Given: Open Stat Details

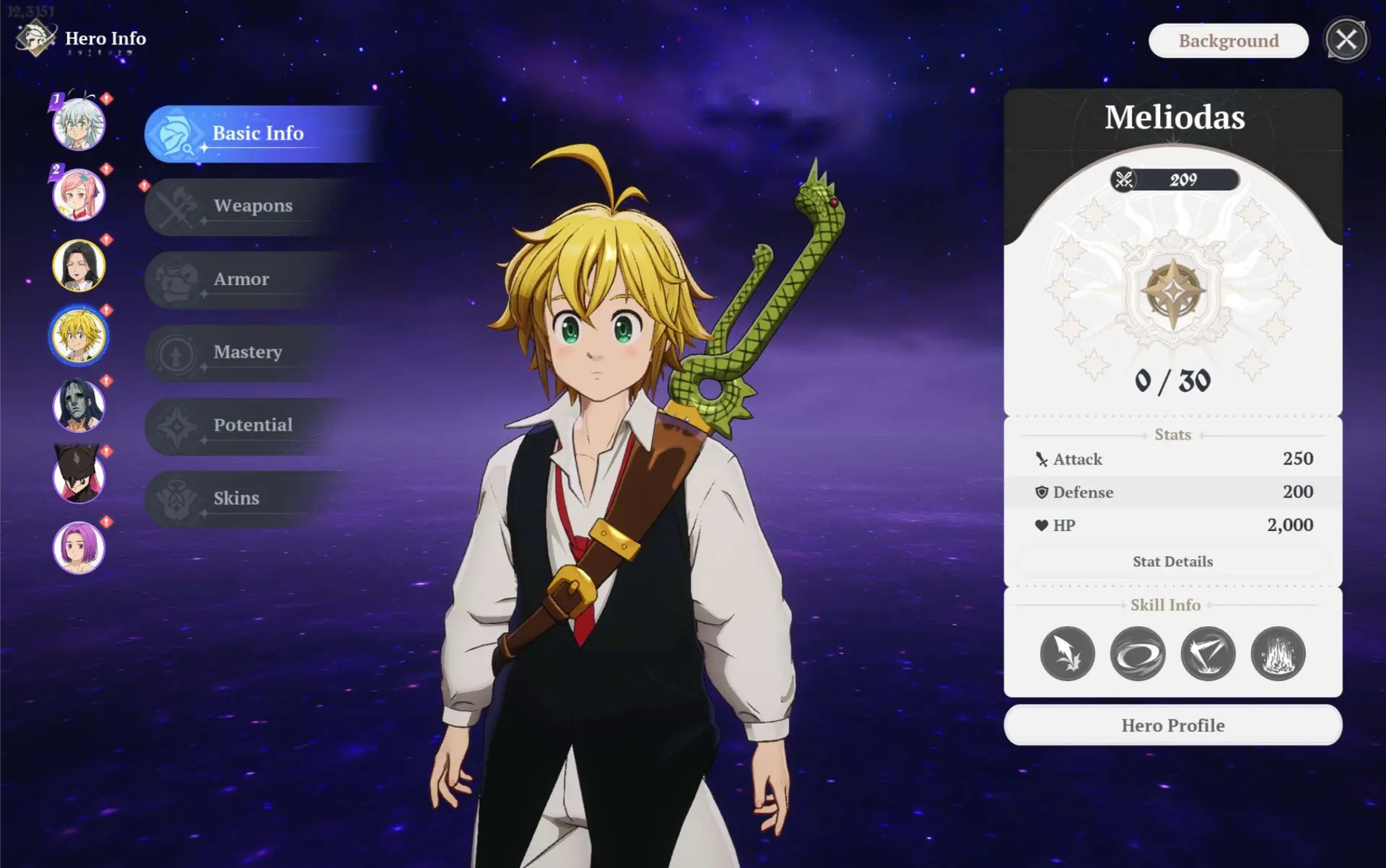Looking at the screenshot, I should (1172, 562).
